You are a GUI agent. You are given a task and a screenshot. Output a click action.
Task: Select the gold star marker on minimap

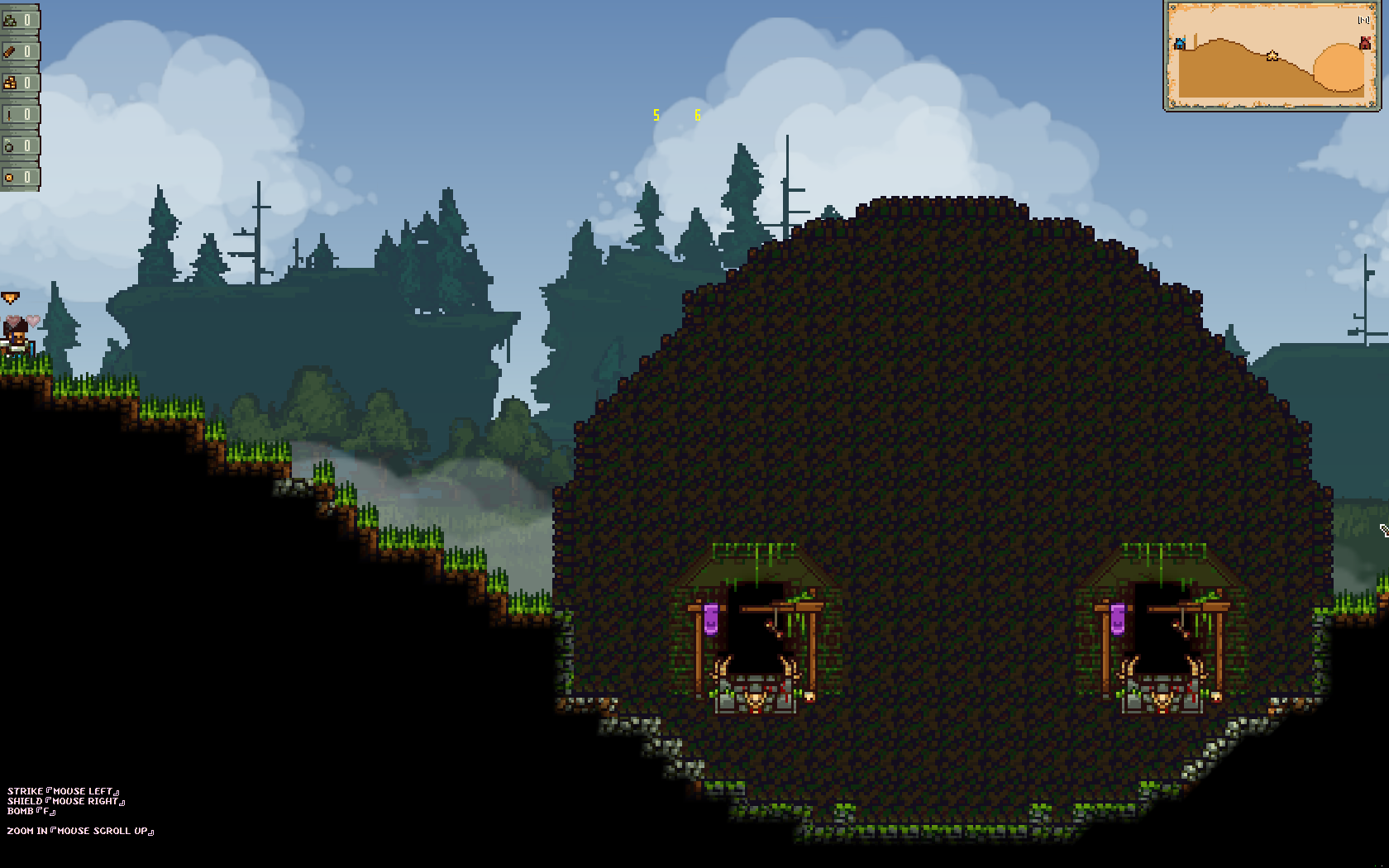(x=1272, y=56)
